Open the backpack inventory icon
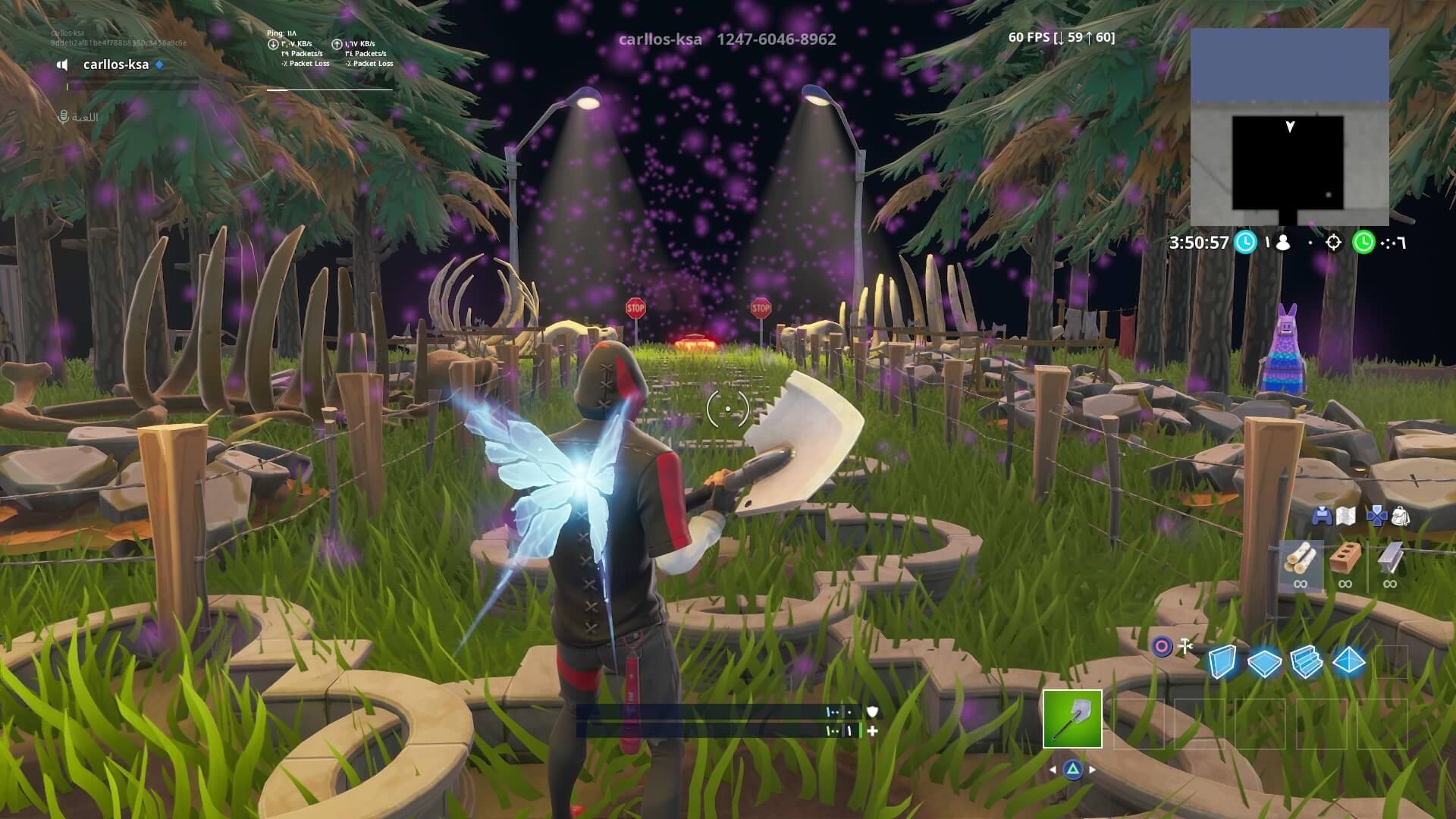This screenshot has height=819, width=1456. [1401, 516]
